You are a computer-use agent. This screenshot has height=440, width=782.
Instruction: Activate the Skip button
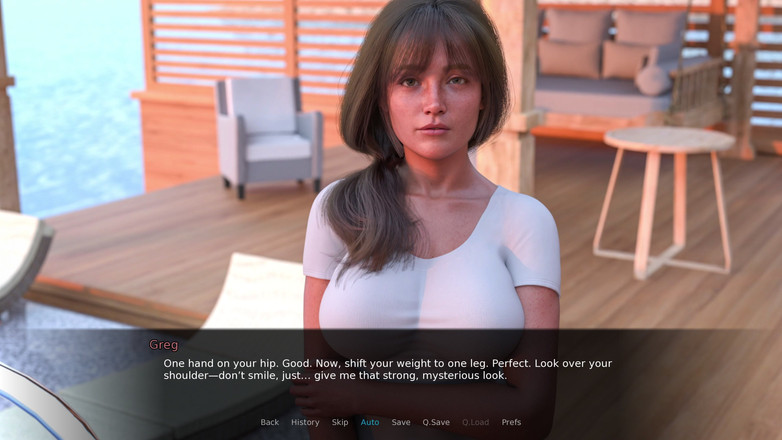point(340,422)
